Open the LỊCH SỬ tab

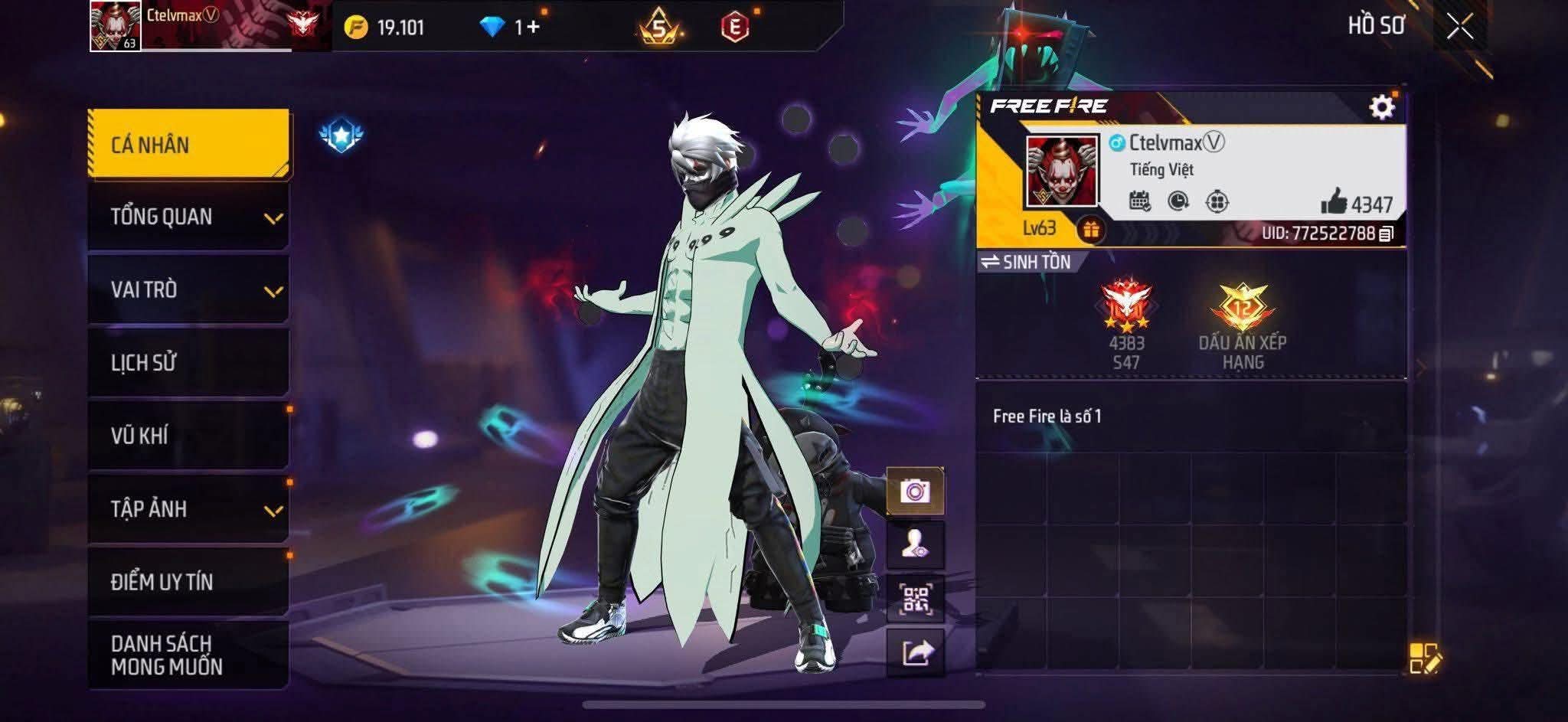(188, 362)
